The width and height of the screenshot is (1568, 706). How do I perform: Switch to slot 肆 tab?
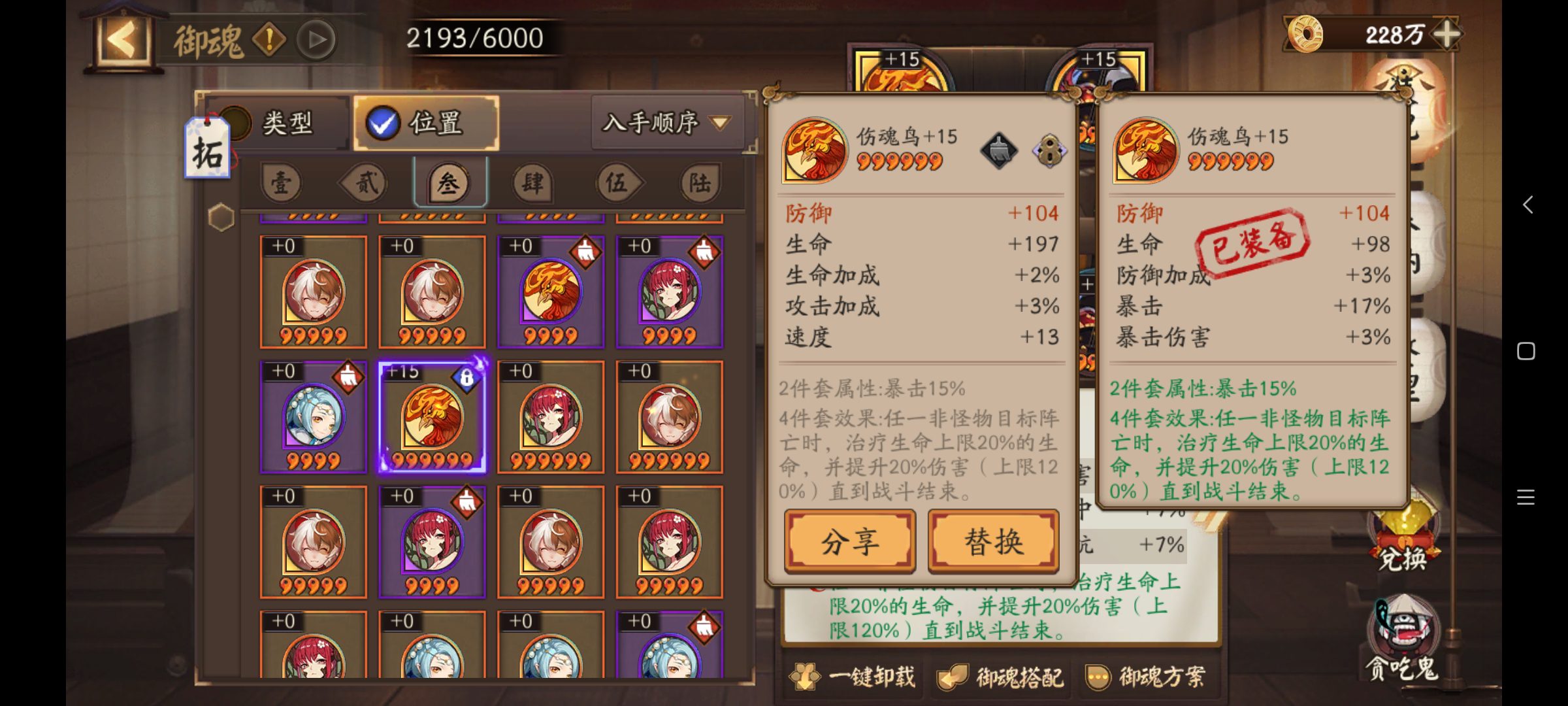pos(532,183)
